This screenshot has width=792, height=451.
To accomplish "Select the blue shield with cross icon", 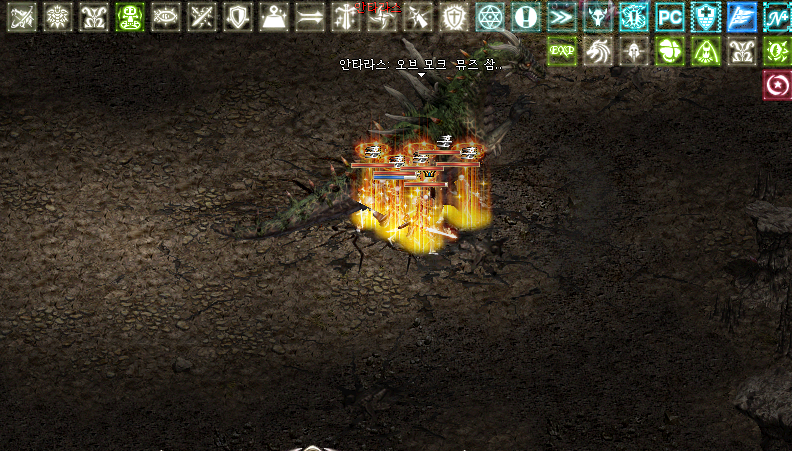I will click(706, 16).
